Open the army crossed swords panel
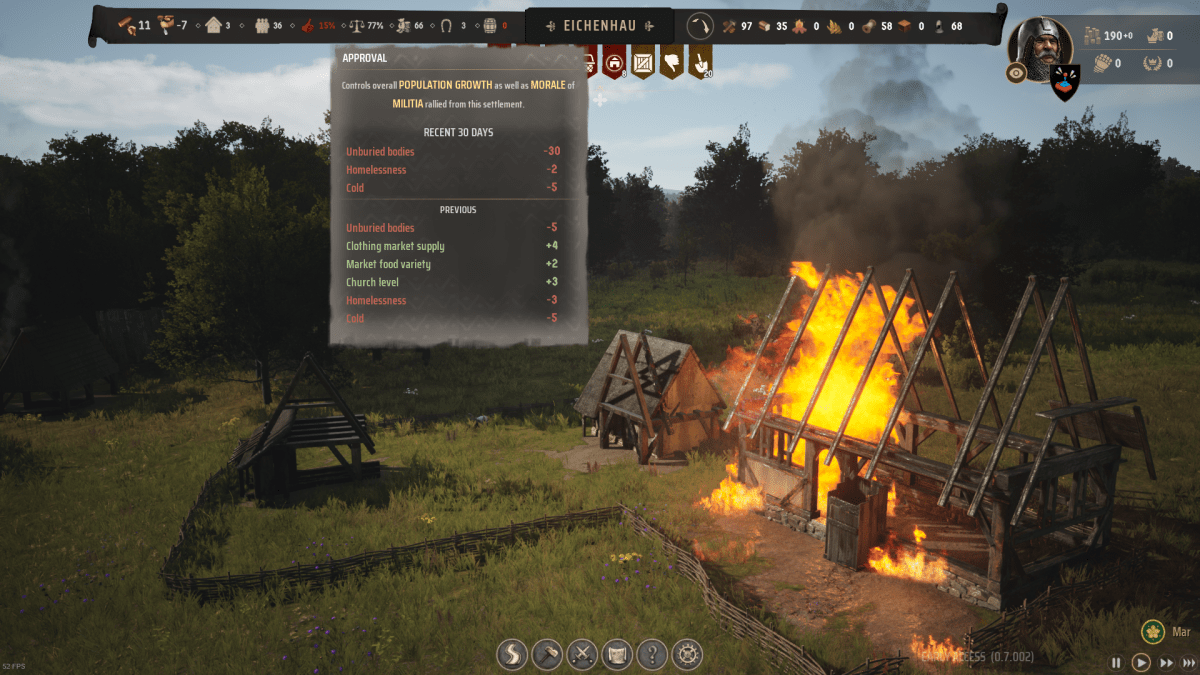Viewport: 1200px width, 675px height. [582, 655]
